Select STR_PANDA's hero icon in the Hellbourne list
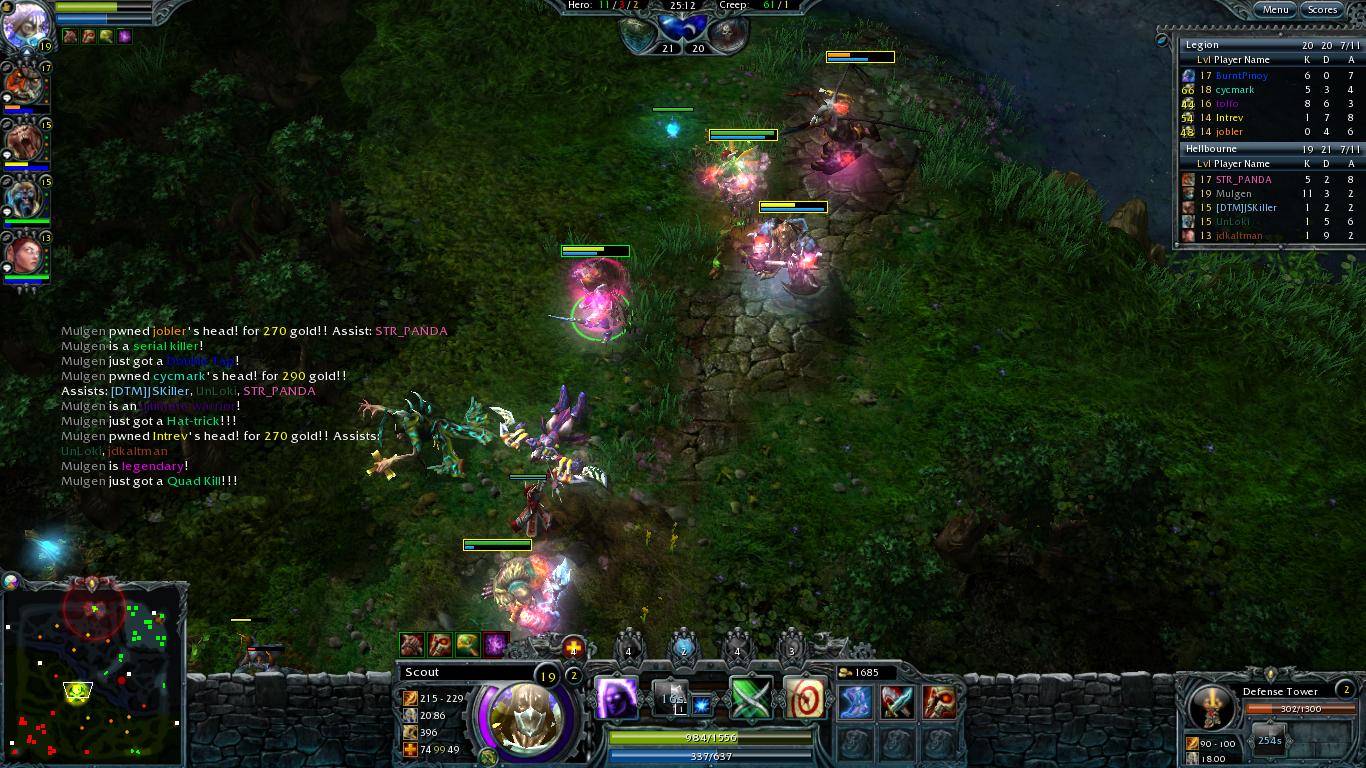 pyautogui.click(x=1189, y=178)
